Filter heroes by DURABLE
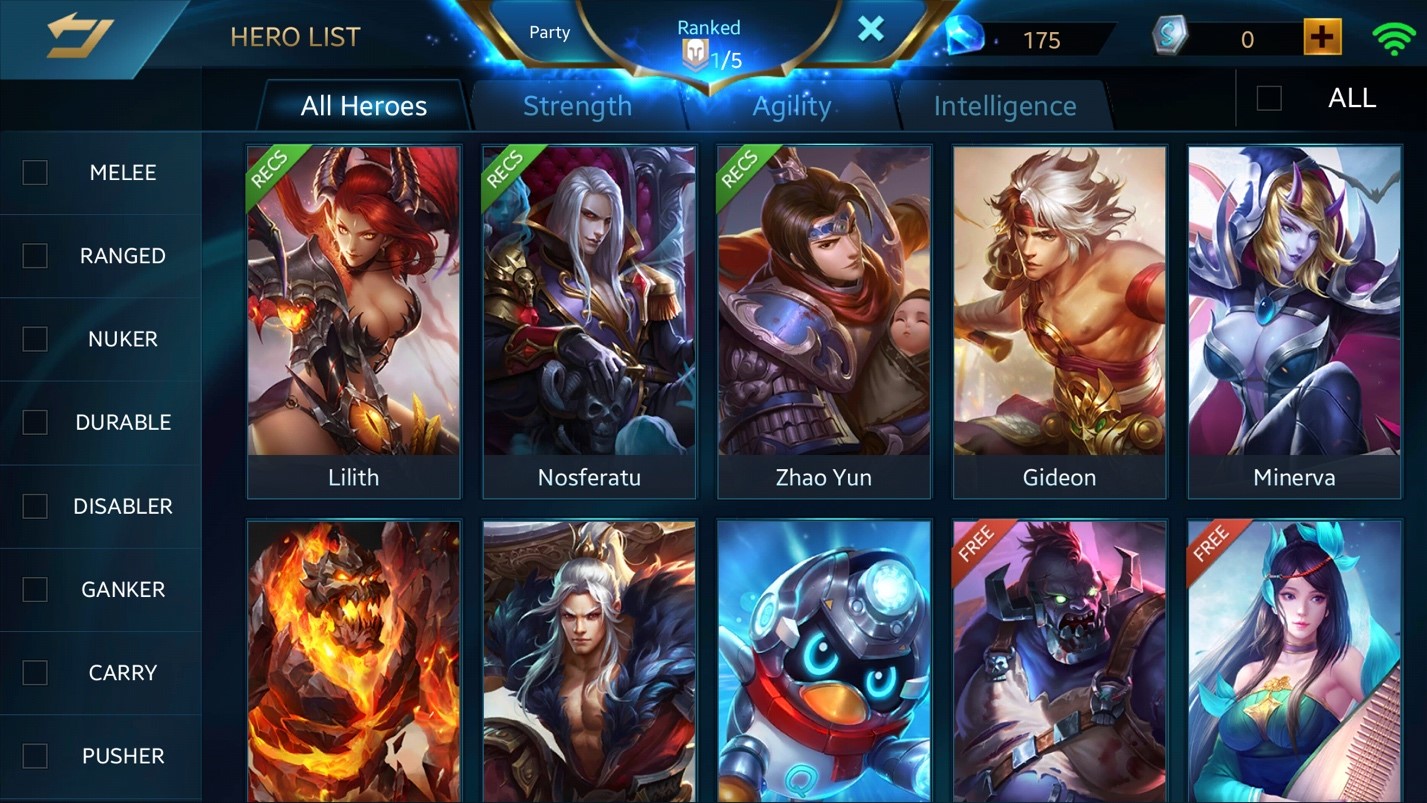The image size is (1427, 803). pyautogui.click(x=35, y=422)
